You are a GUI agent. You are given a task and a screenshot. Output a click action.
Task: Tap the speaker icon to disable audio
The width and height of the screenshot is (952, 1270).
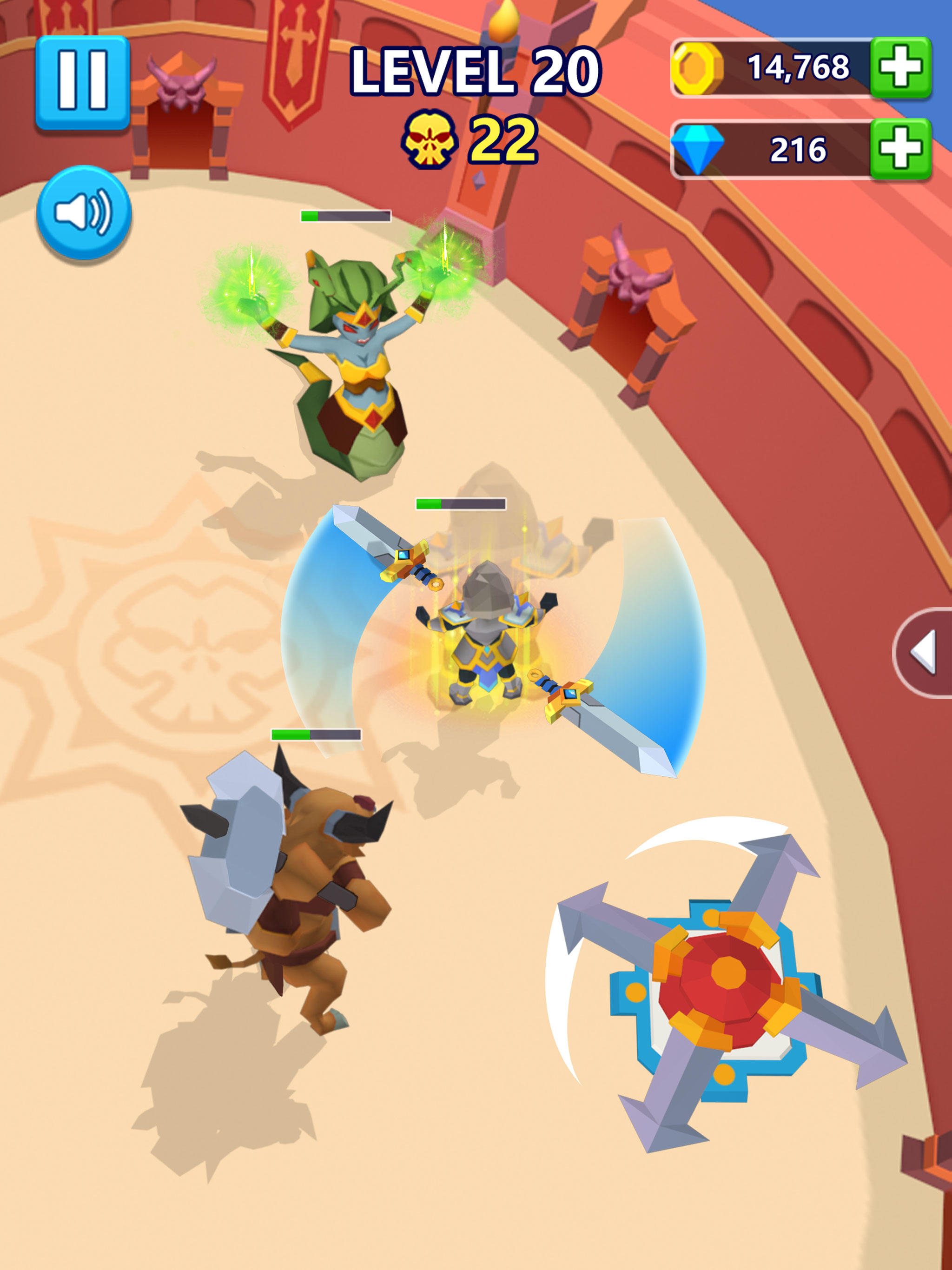(84, 213)
